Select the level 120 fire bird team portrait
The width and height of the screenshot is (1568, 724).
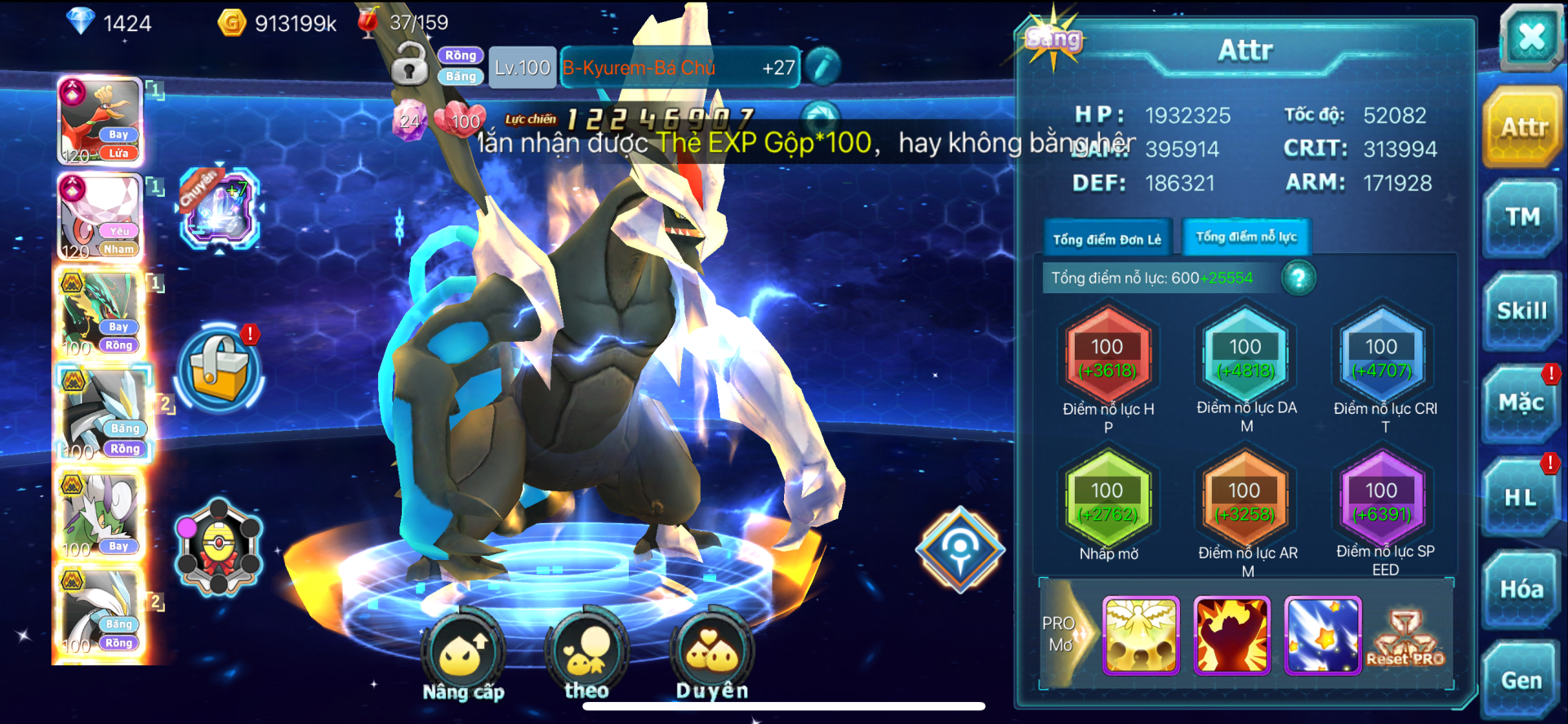point(100,122)
